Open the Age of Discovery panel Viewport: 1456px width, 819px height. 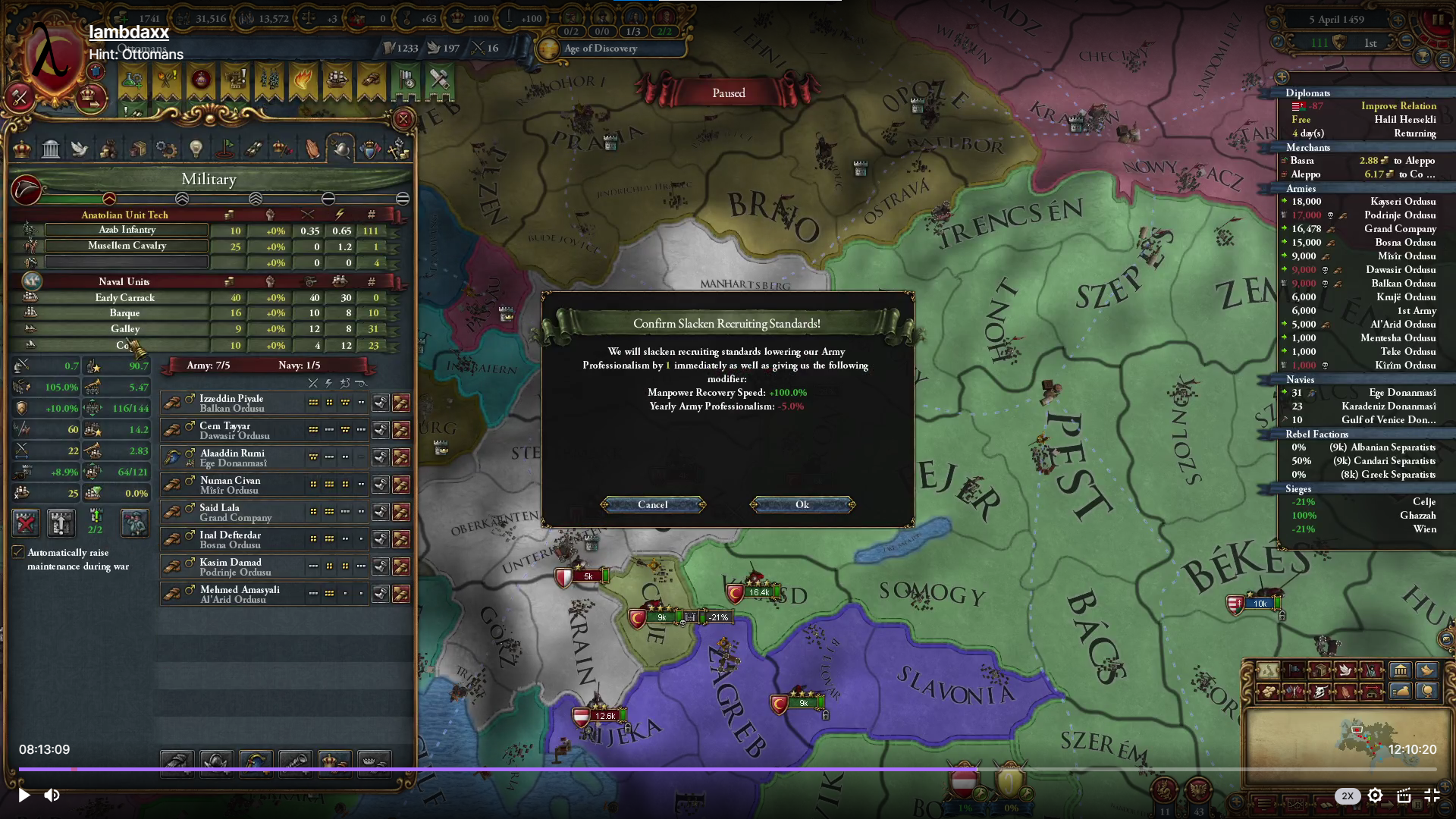(600, 49)
